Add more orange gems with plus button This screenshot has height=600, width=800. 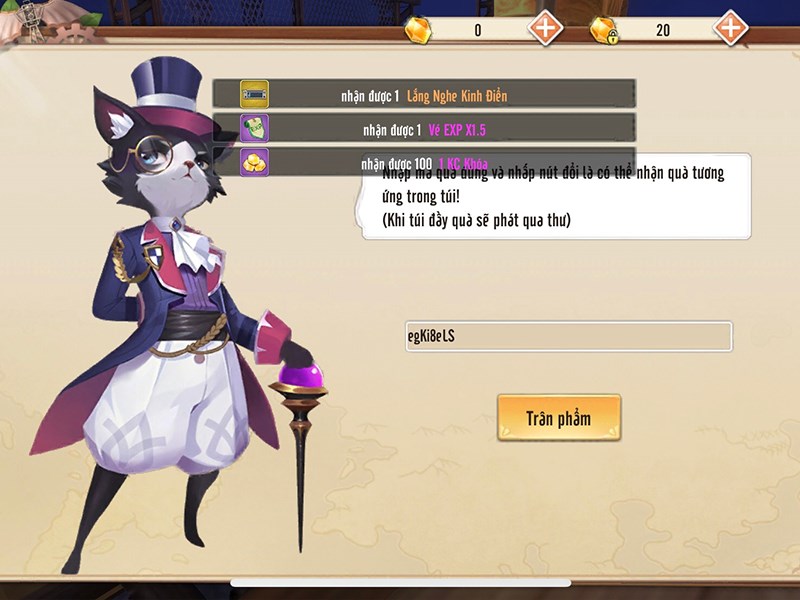545,28
